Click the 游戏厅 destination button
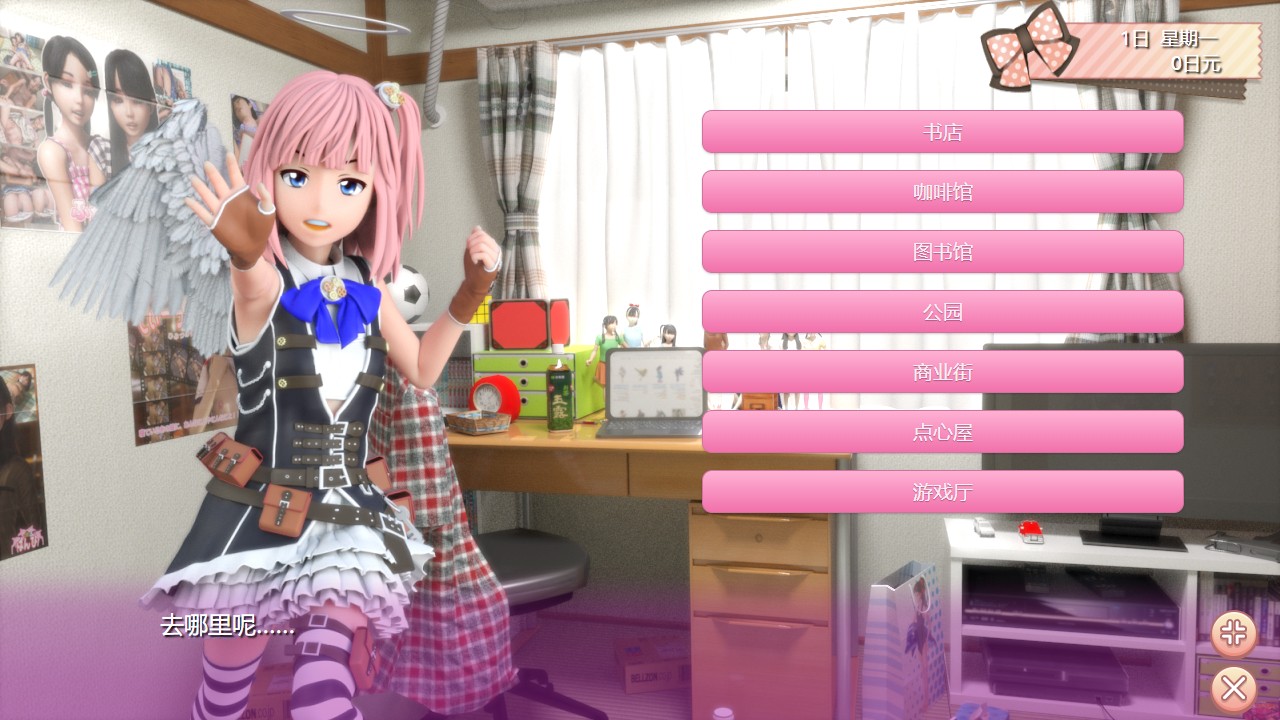 pyautogui.click(x=942, y=492)
